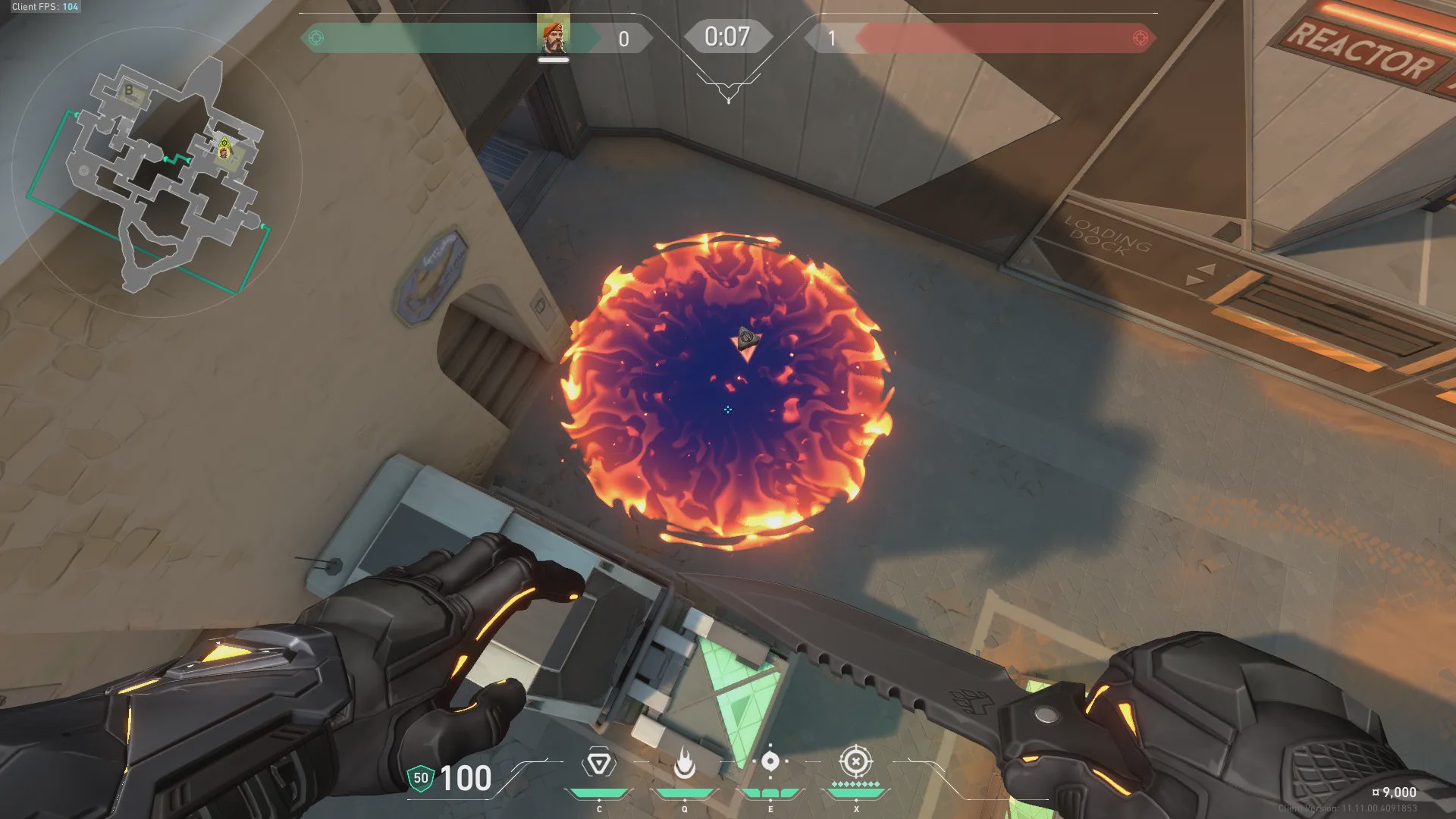Activate the Stim Beacon ability icon
This screenshot has width=1456, height=819.
tap(599, 763)
